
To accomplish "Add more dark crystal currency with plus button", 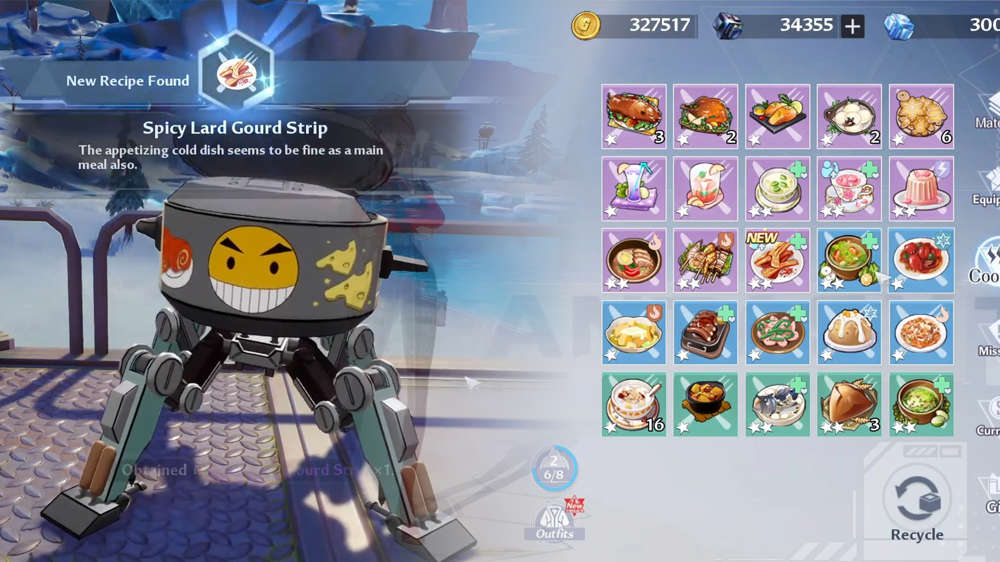I will tap(852, 26).
